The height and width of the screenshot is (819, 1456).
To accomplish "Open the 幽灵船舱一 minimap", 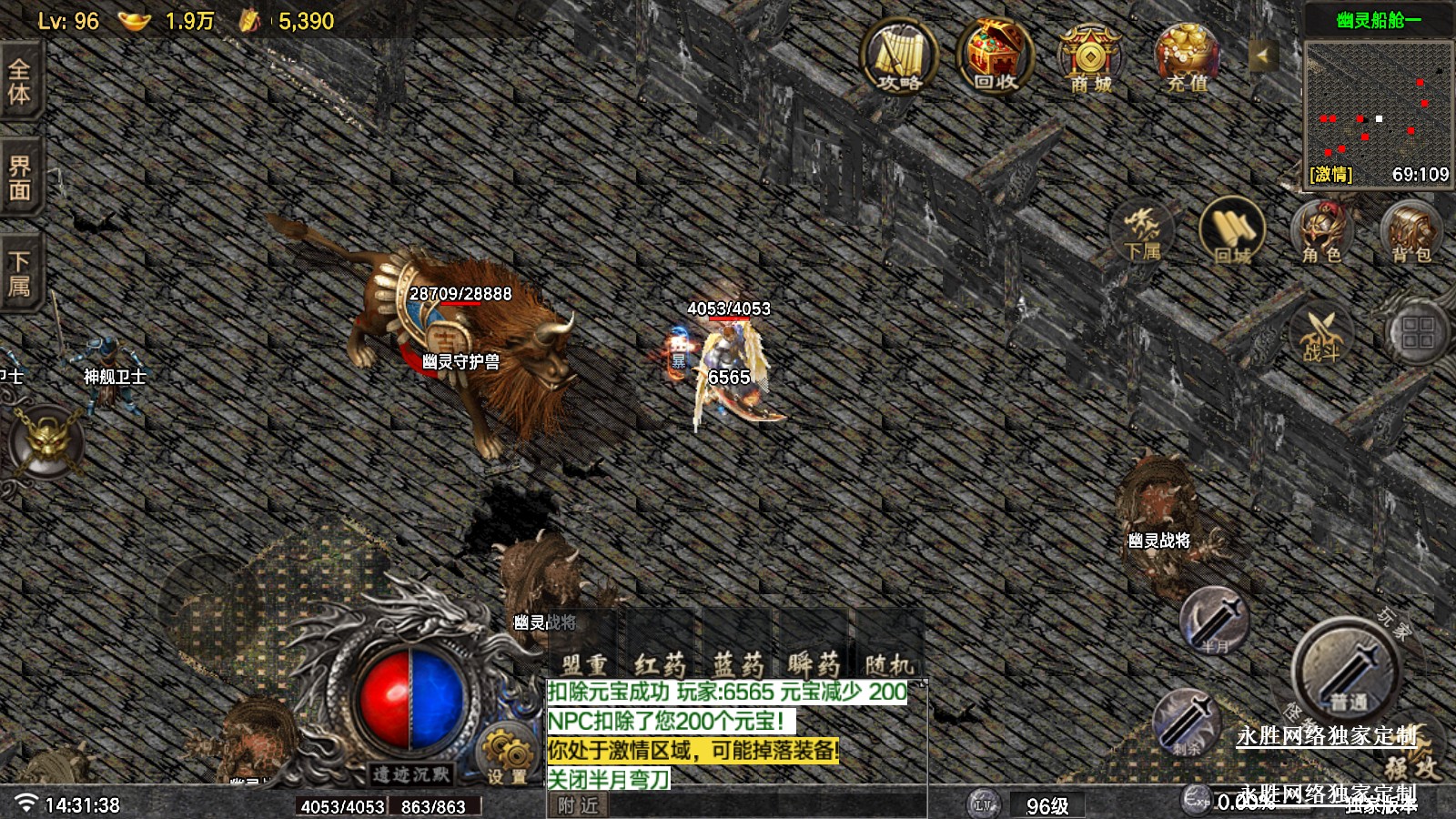I will tap(1379, 103).
